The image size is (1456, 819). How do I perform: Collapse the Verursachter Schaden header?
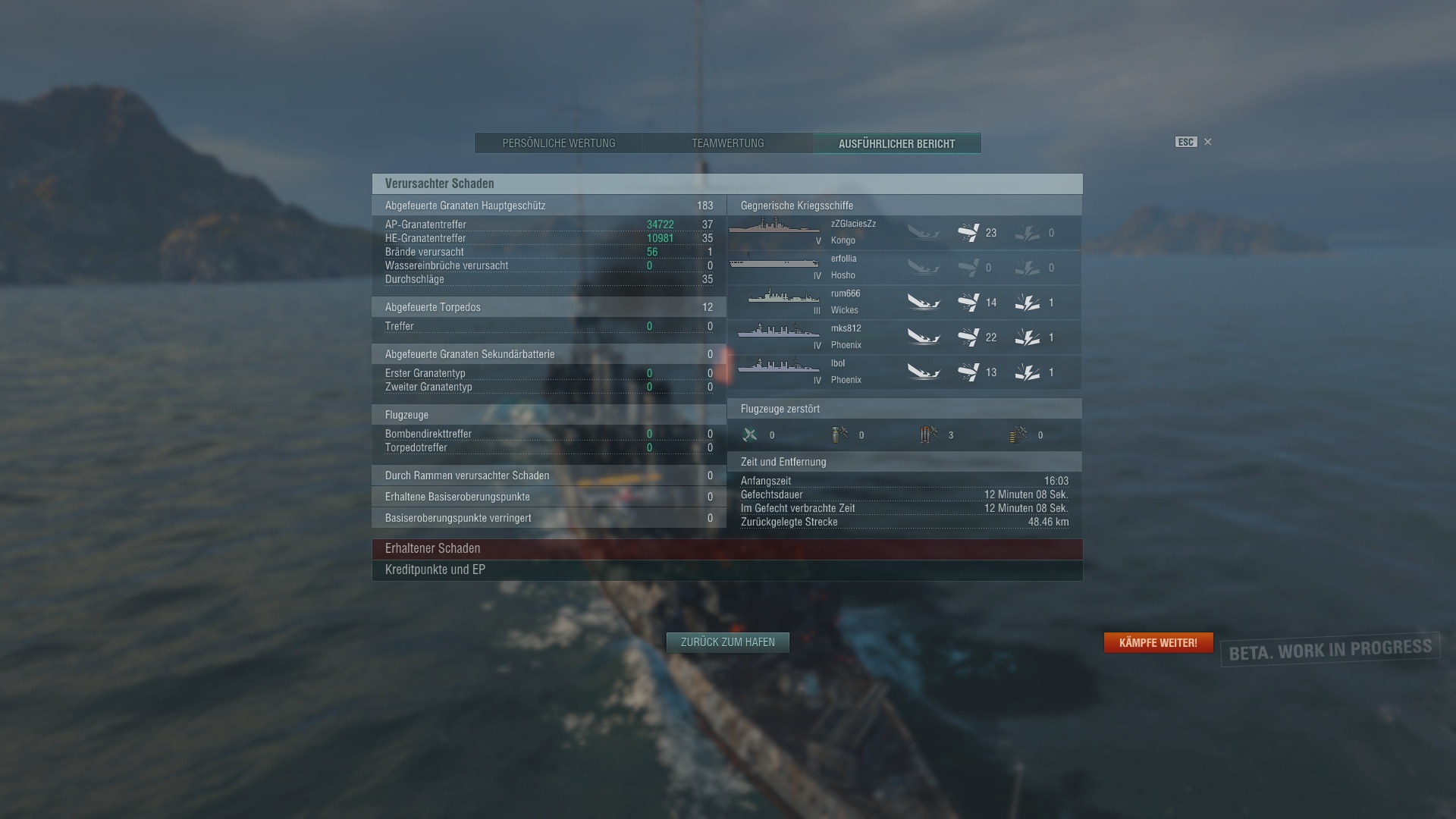726,184
